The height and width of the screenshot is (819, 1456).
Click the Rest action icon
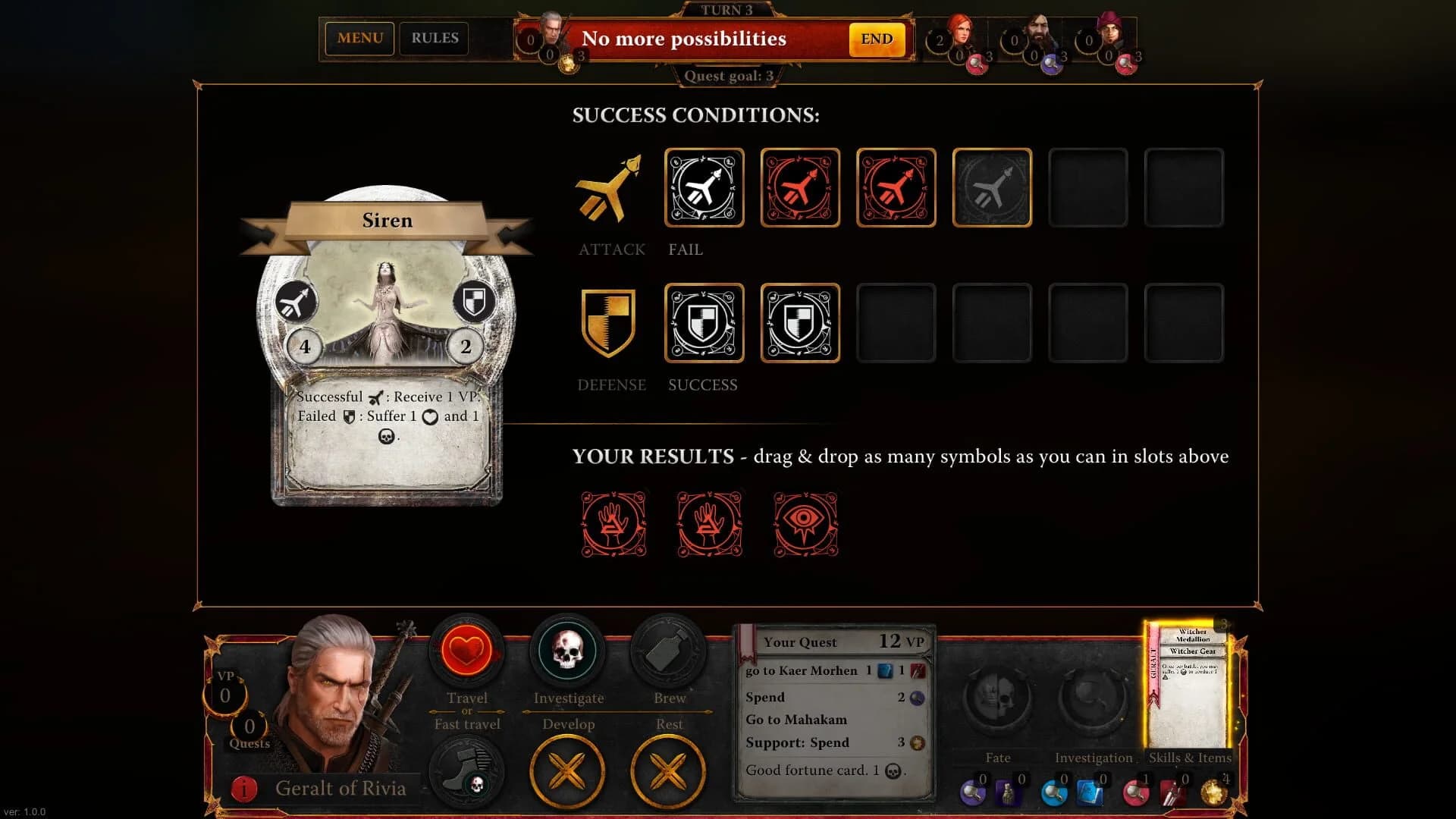point(668,771)
